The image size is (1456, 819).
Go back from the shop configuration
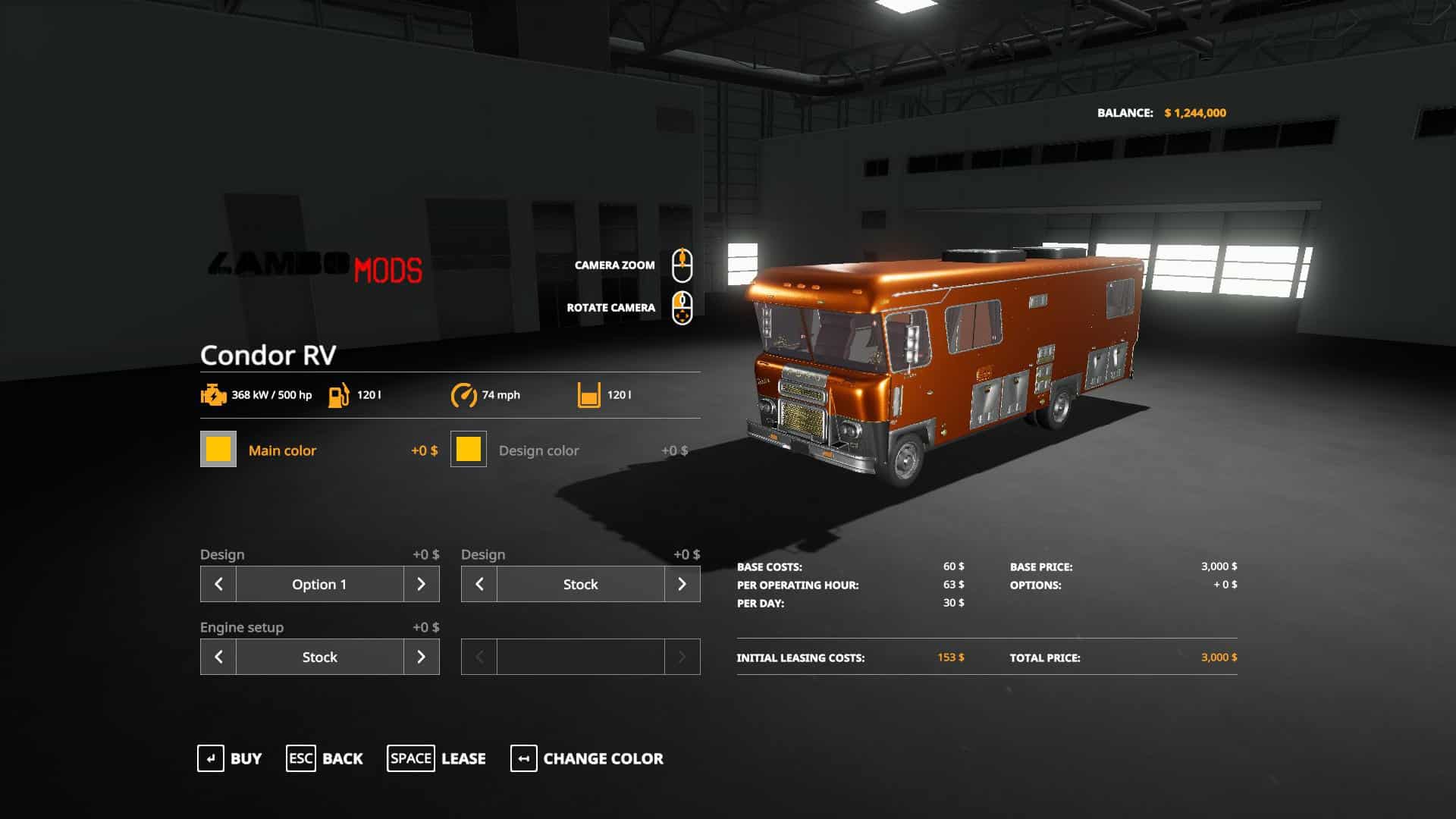click(325, 758)
